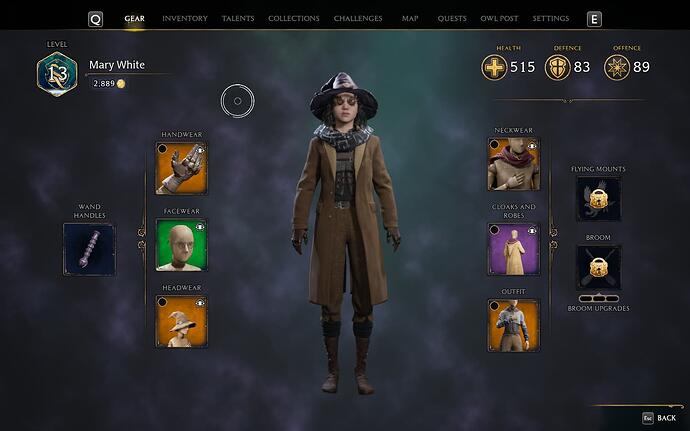Show the Challenges tab
The width and height of the screenshot is (690, 431).
click(x=358, y=19)
